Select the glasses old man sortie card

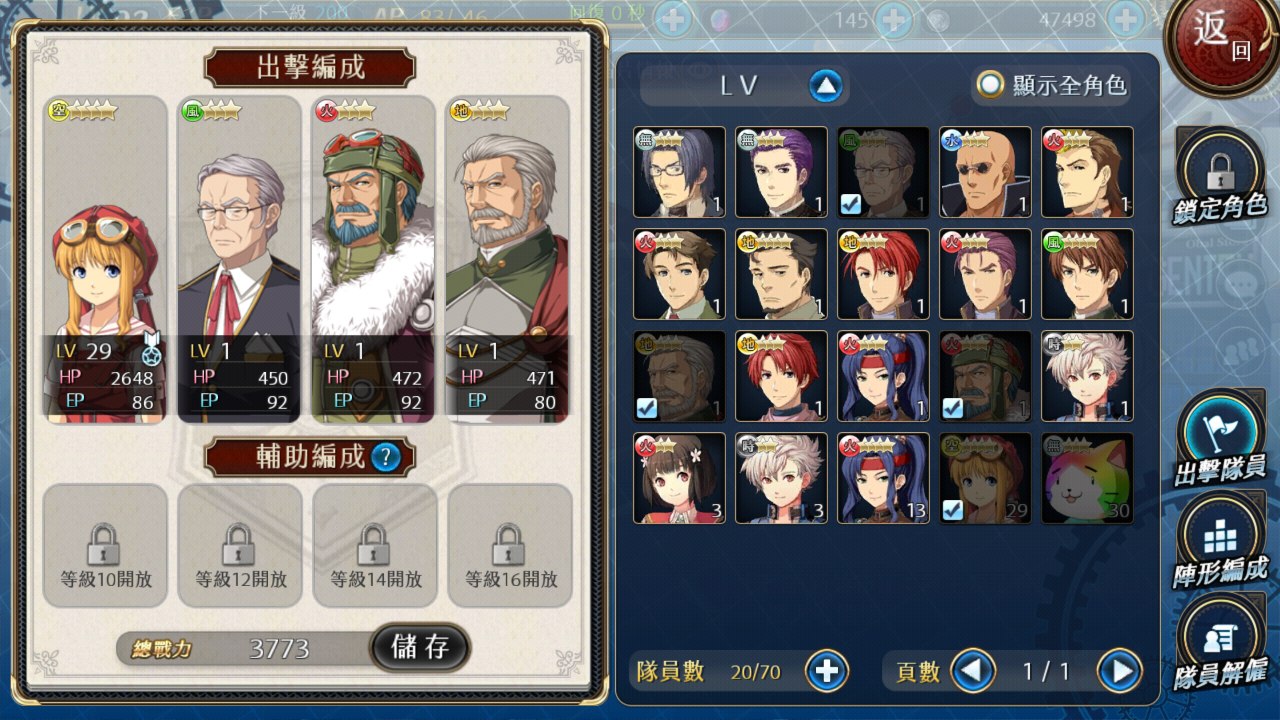coord(239,260)
